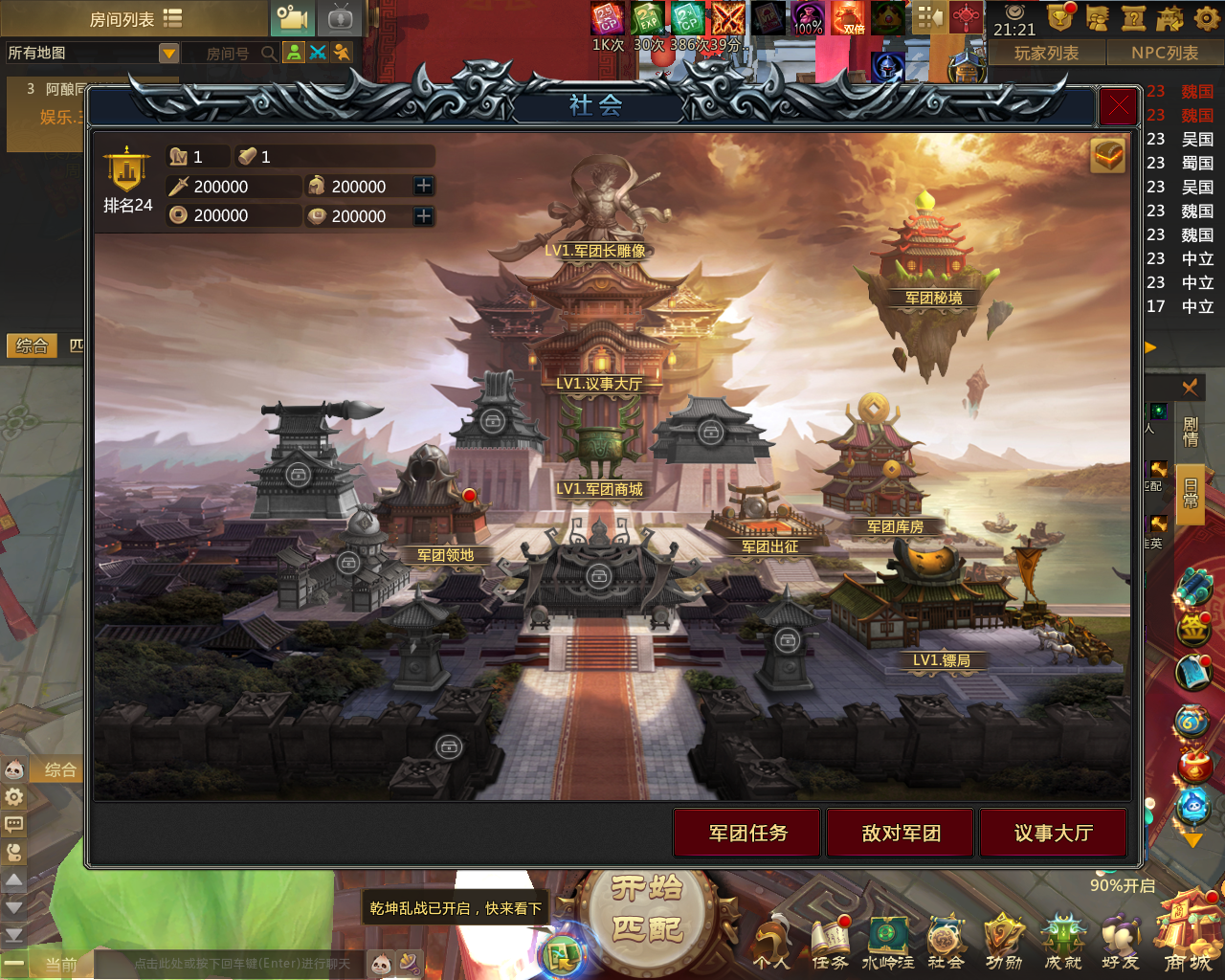Click the 开始匹配 matchmaking button
The height and width of the screenshot is (980, 1225).
click(x=648, y=911)
